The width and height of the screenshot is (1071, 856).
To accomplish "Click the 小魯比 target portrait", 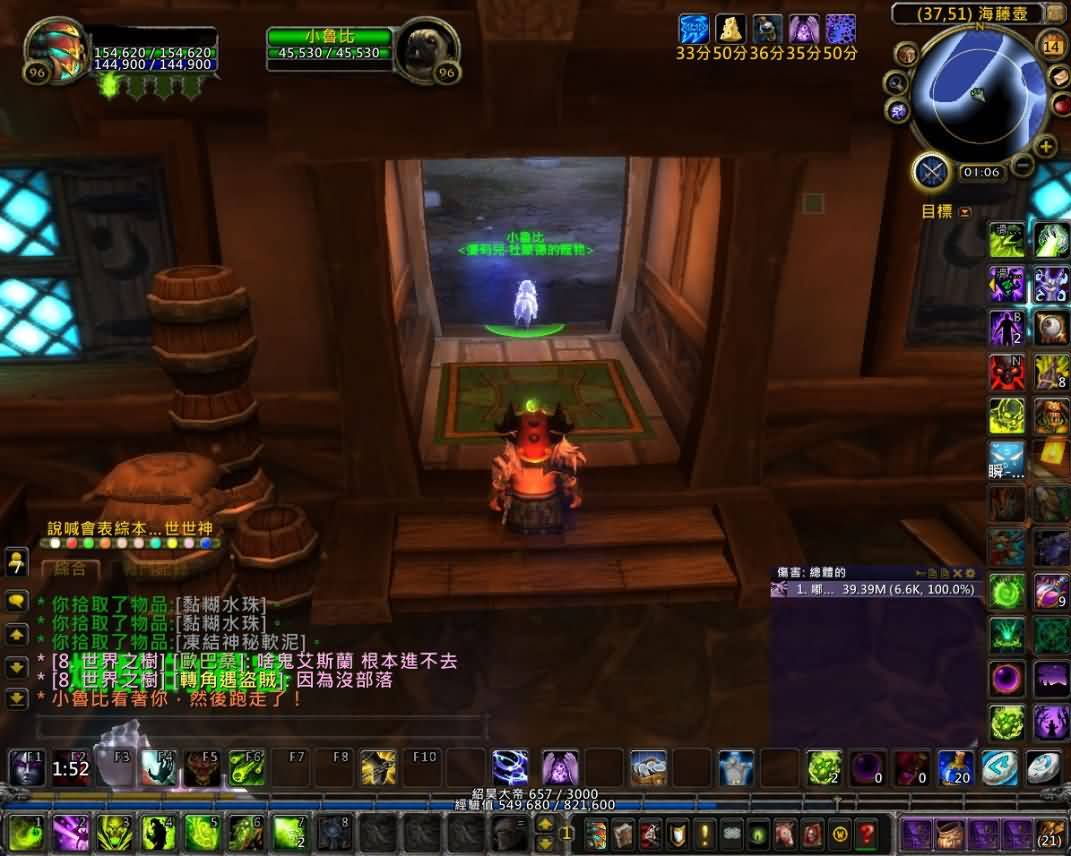I will tap(425, 51).
